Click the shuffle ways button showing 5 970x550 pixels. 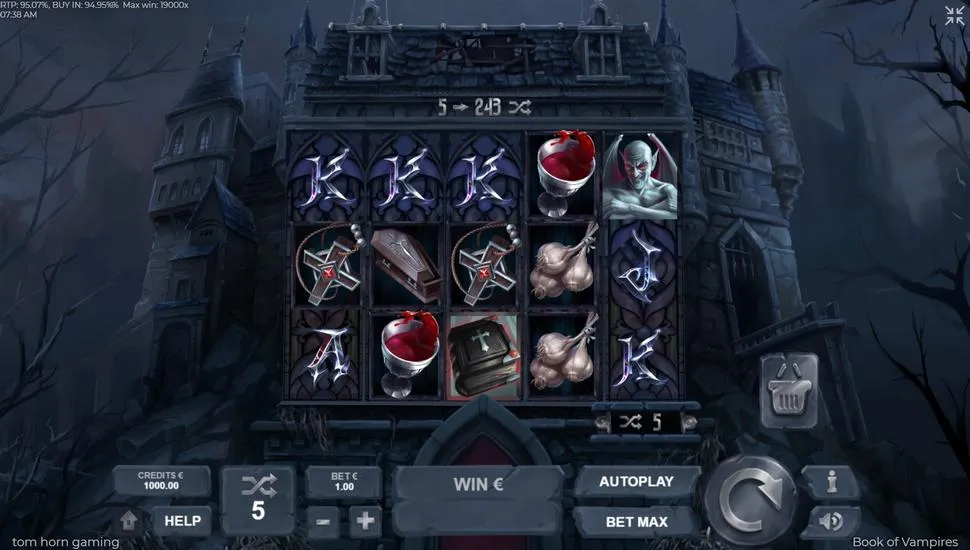[258, 499]
